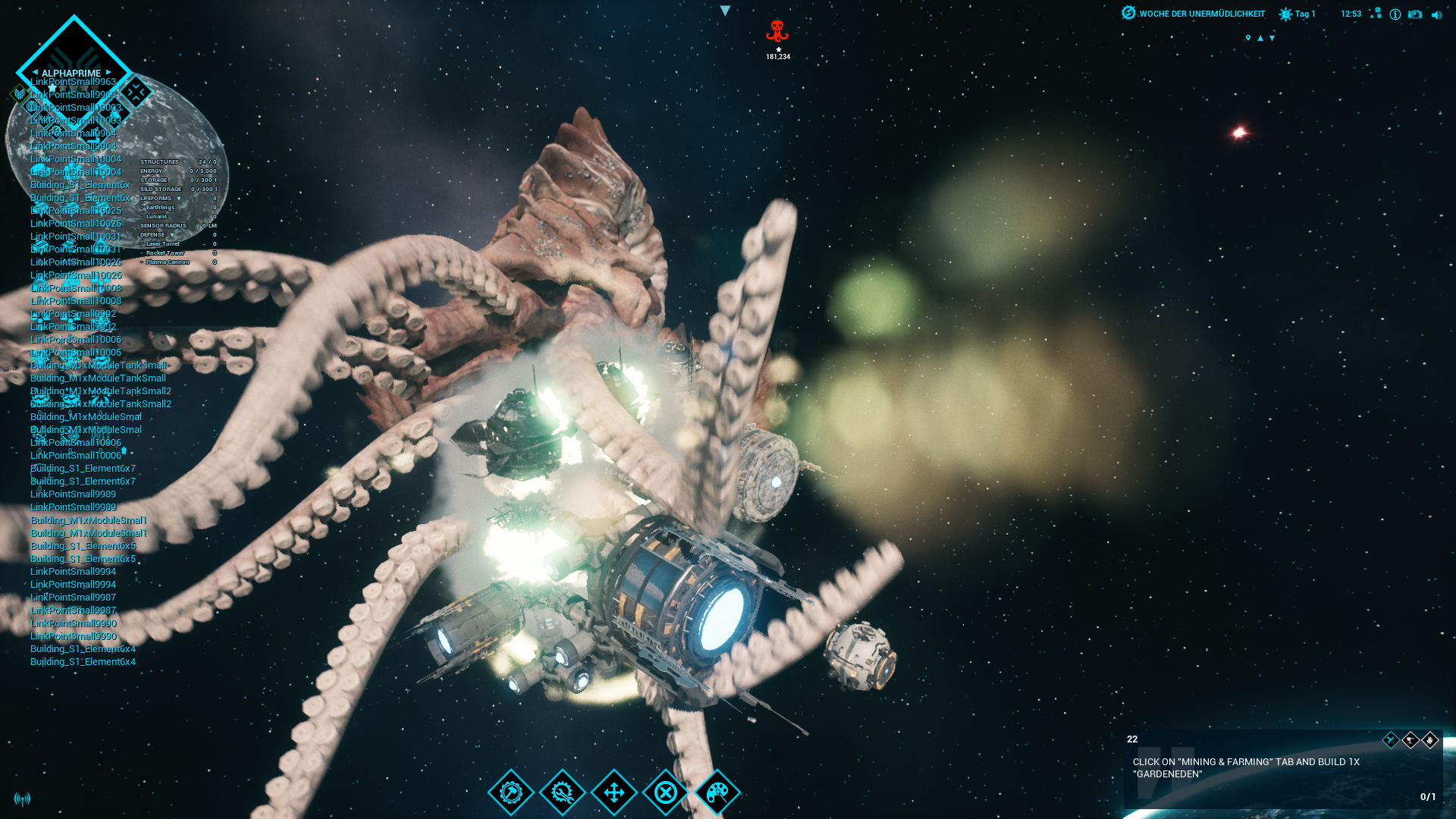1456x819 pixels.
Task: Open the paint palette tool
Action: click(717, 792)
